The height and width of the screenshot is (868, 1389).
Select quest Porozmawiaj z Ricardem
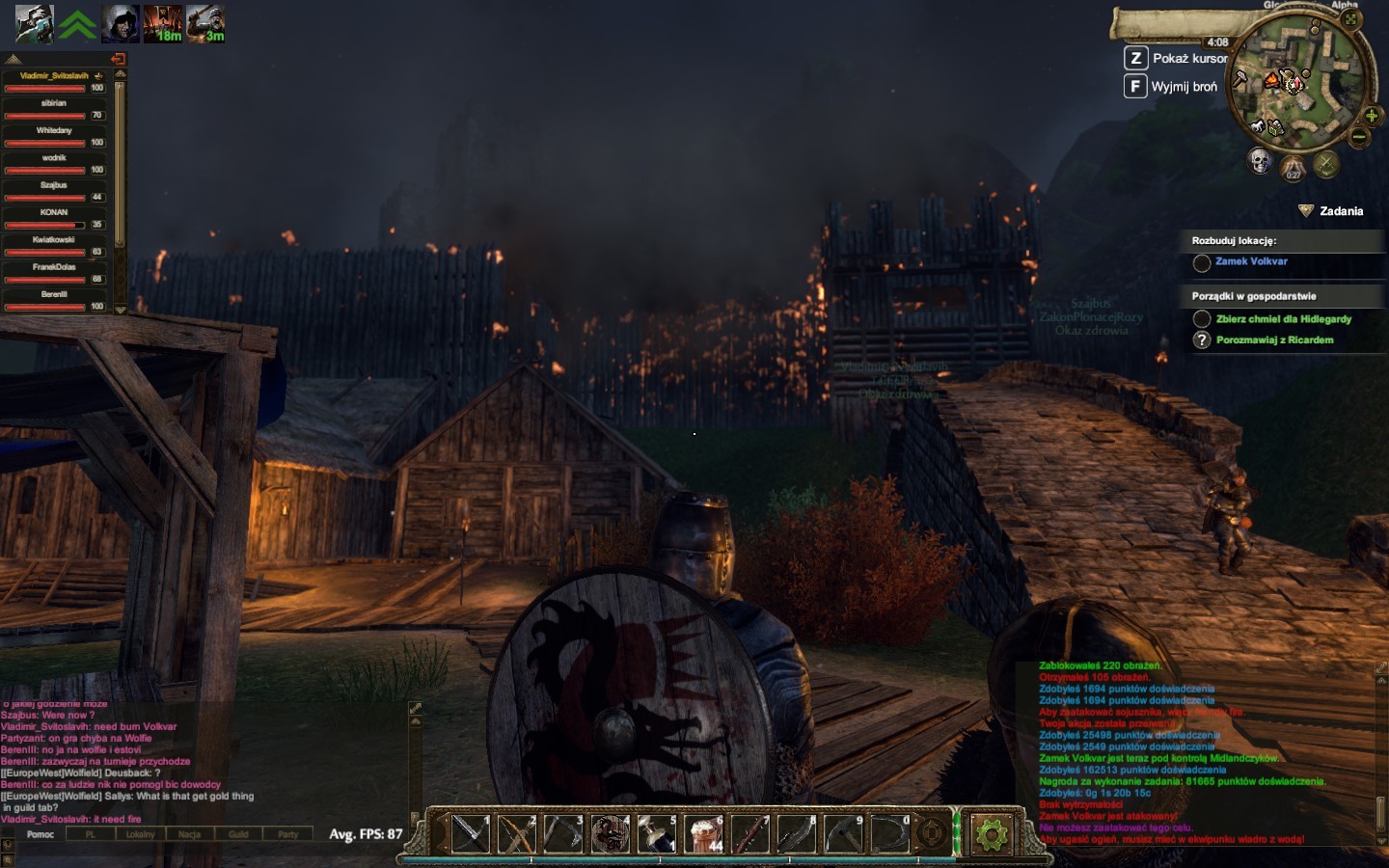(x=1274, y=340)
